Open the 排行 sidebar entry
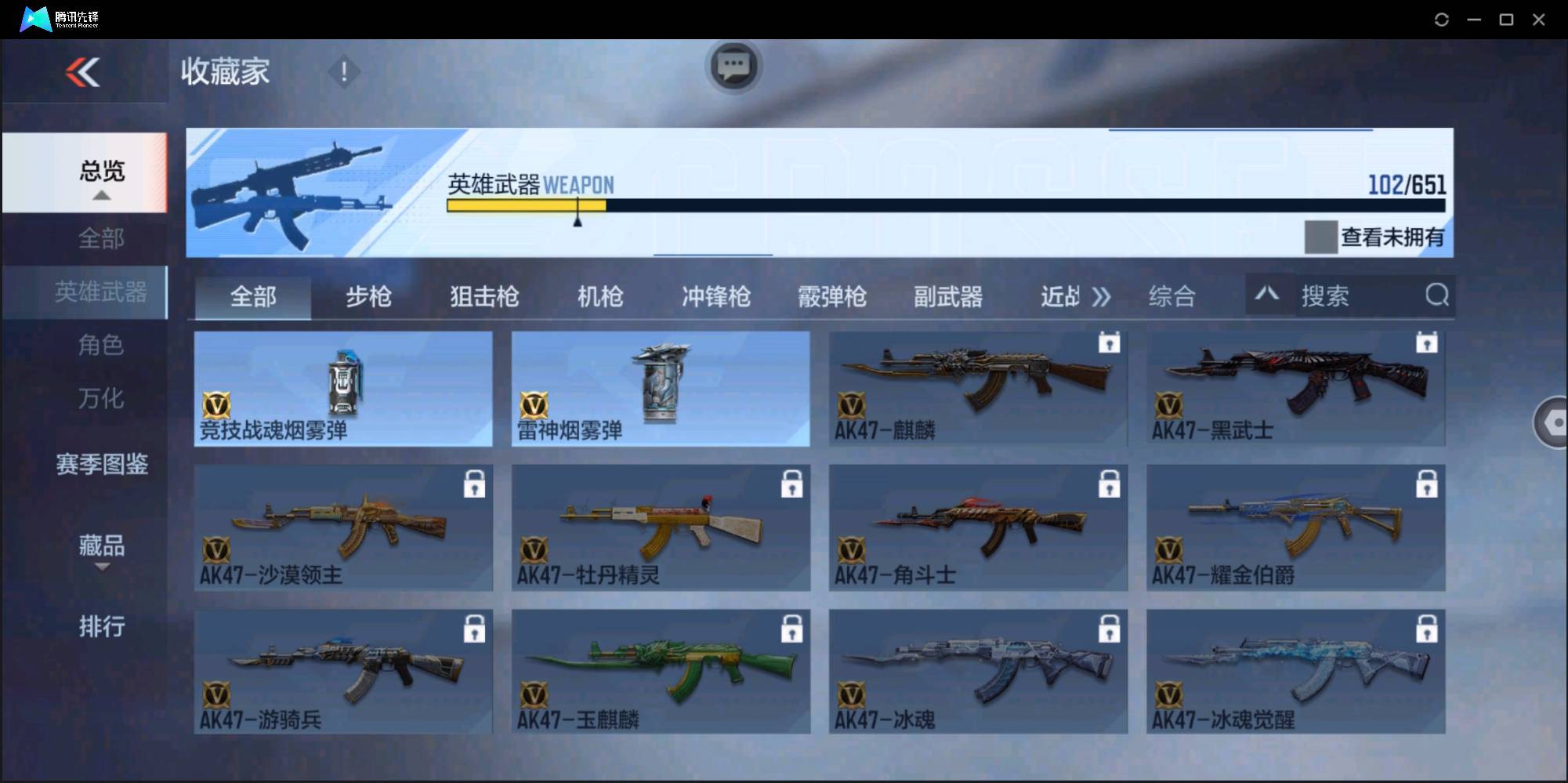The image size is (1568, 783). 102,626
